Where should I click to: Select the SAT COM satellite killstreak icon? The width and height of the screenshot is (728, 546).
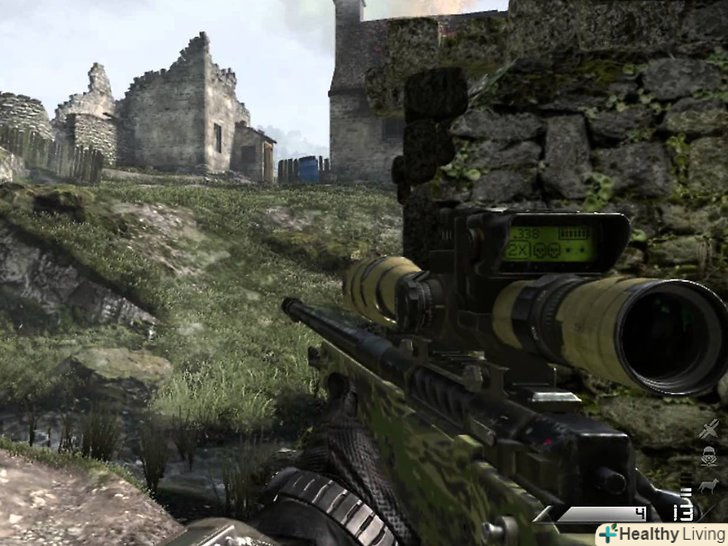pos(711,430)
